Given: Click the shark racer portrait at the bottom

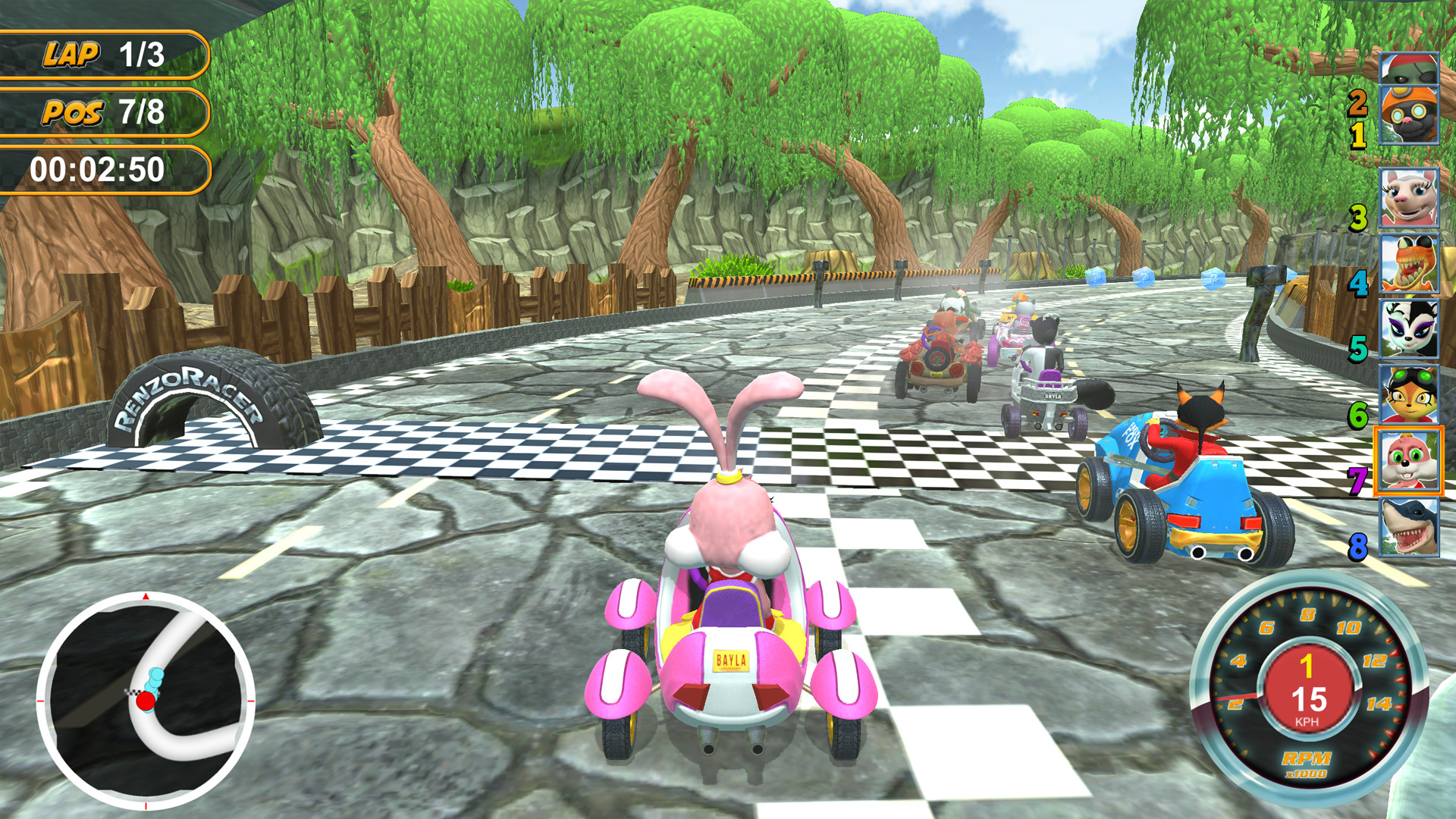Looking at the screenshot, I should [x=1411, y=526].
